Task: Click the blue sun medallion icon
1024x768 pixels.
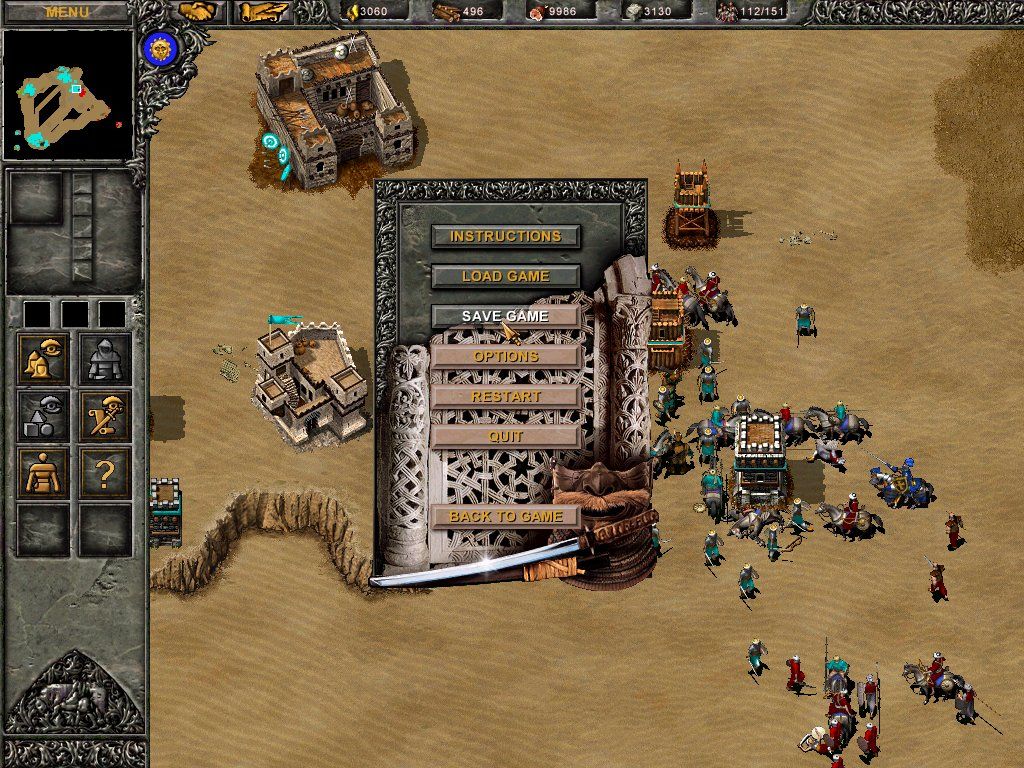Action: 158,48
